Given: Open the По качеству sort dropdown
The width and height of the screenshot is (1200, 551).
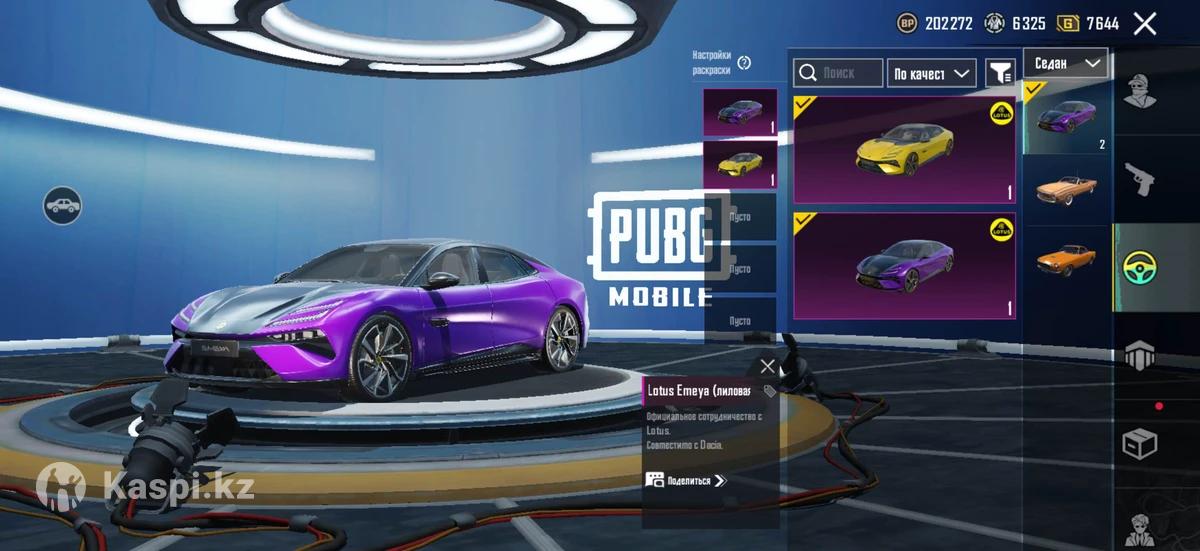Looking at the screenshot, I should (931, 73).
